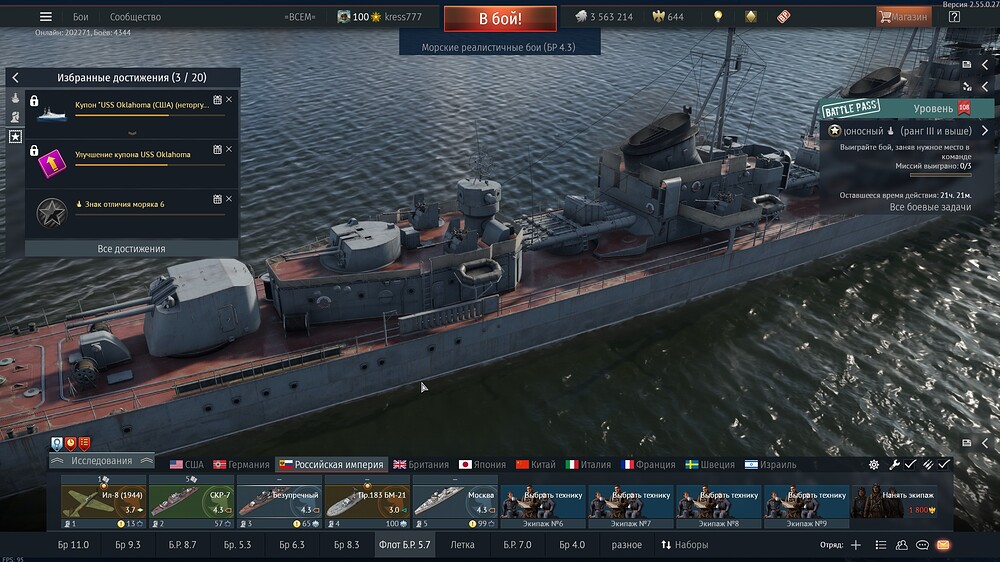
Task: Switch to the Германия nation tab
Action: tap(241, 465)
